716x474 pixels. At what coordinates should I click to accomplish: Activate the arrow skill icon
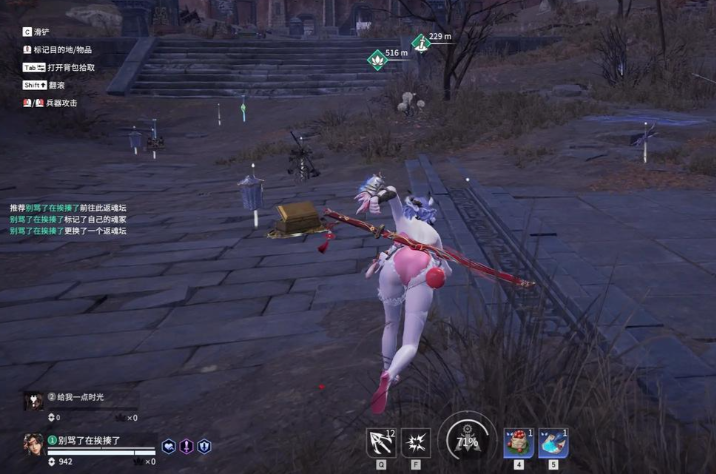coord(382,441)
